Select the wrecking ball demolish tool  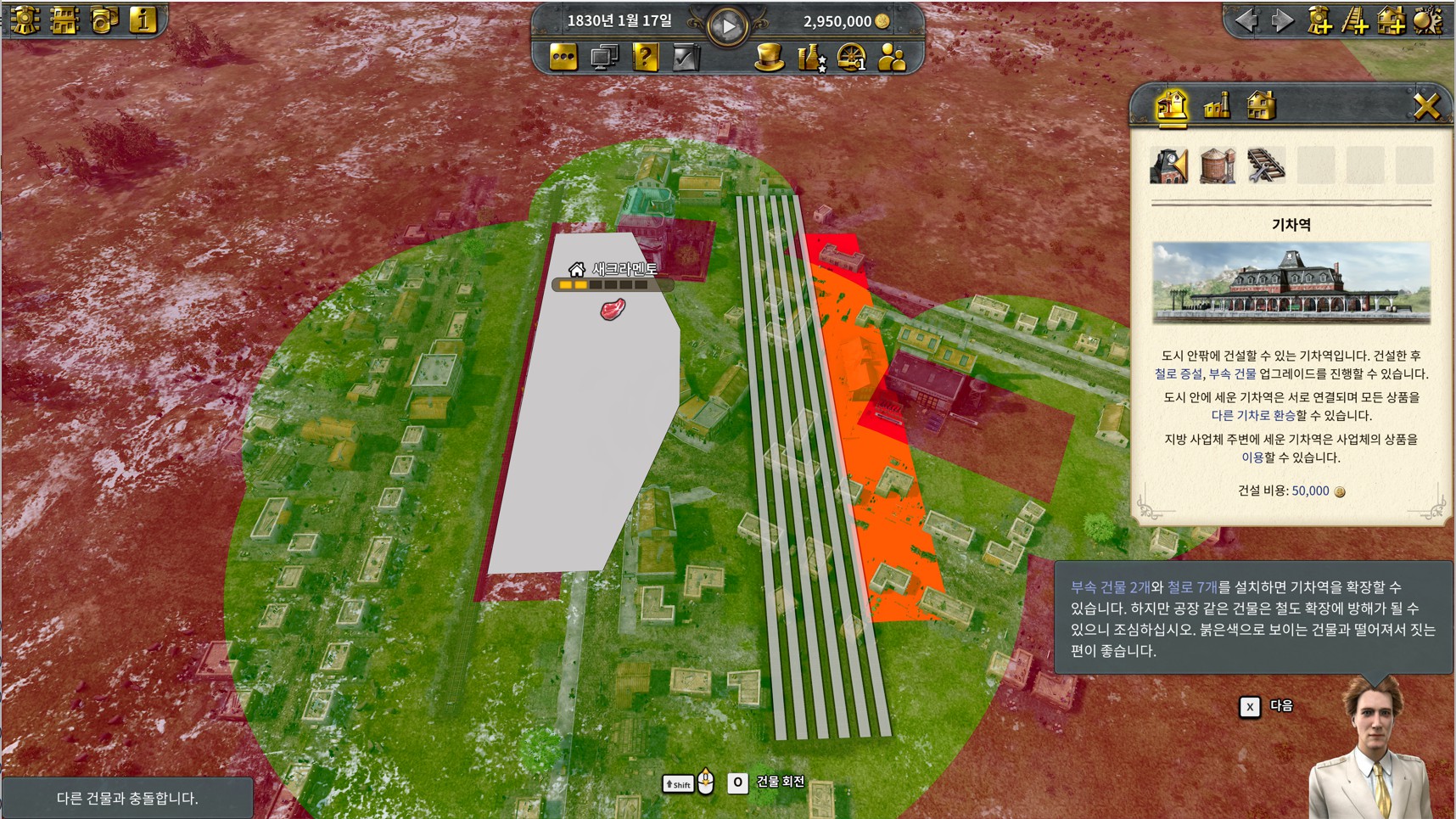1427,20
